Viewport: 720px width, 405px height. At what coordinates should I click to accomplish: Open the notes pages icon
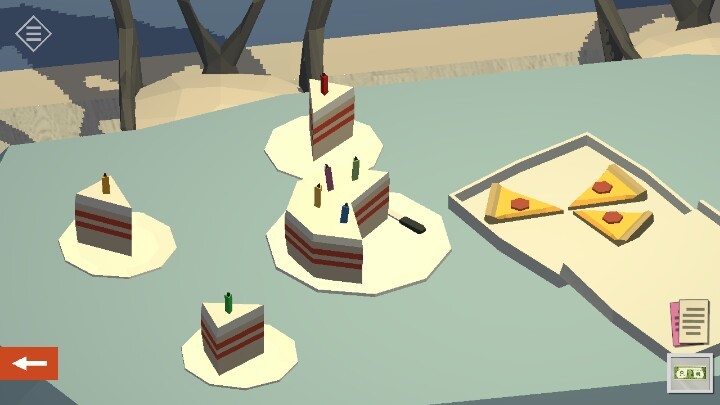pyautogui.click(x=690, y=322)
